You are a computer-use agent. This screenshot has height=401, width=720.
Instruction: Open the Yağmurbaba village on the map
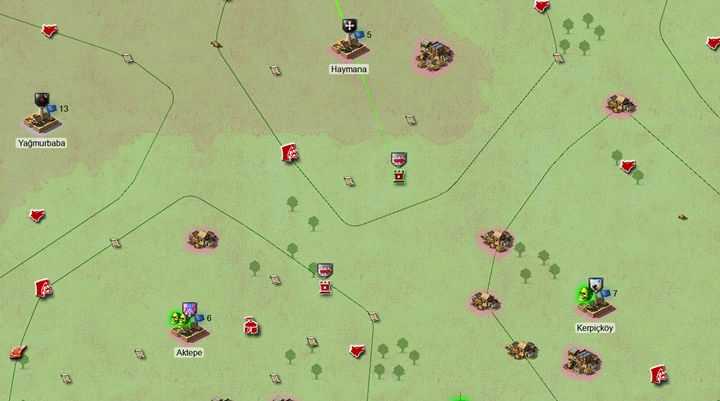pos(42,120)
